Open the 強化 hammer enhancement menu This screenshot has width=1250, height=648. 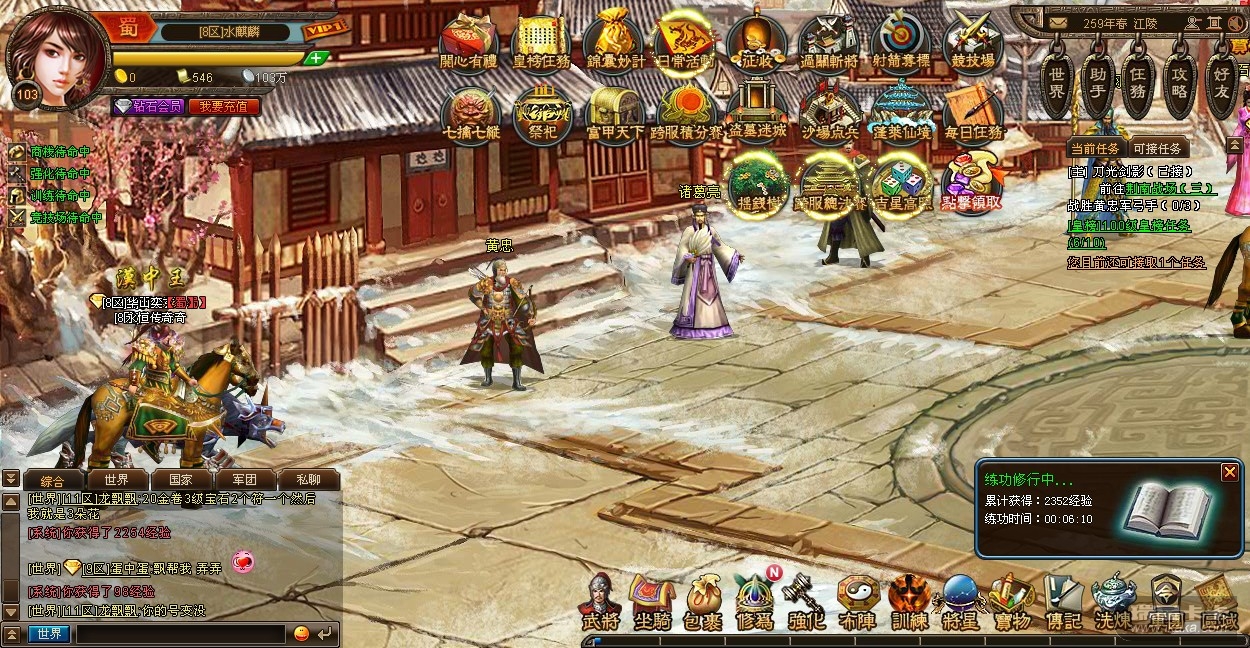click(803, 602)
